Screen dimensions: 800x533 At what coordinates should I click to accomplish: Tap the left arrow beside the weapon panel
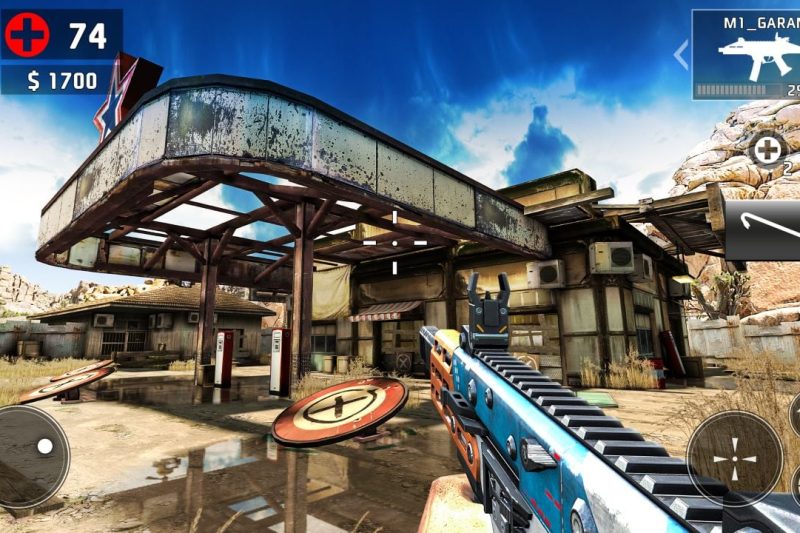tap(681, 54)
